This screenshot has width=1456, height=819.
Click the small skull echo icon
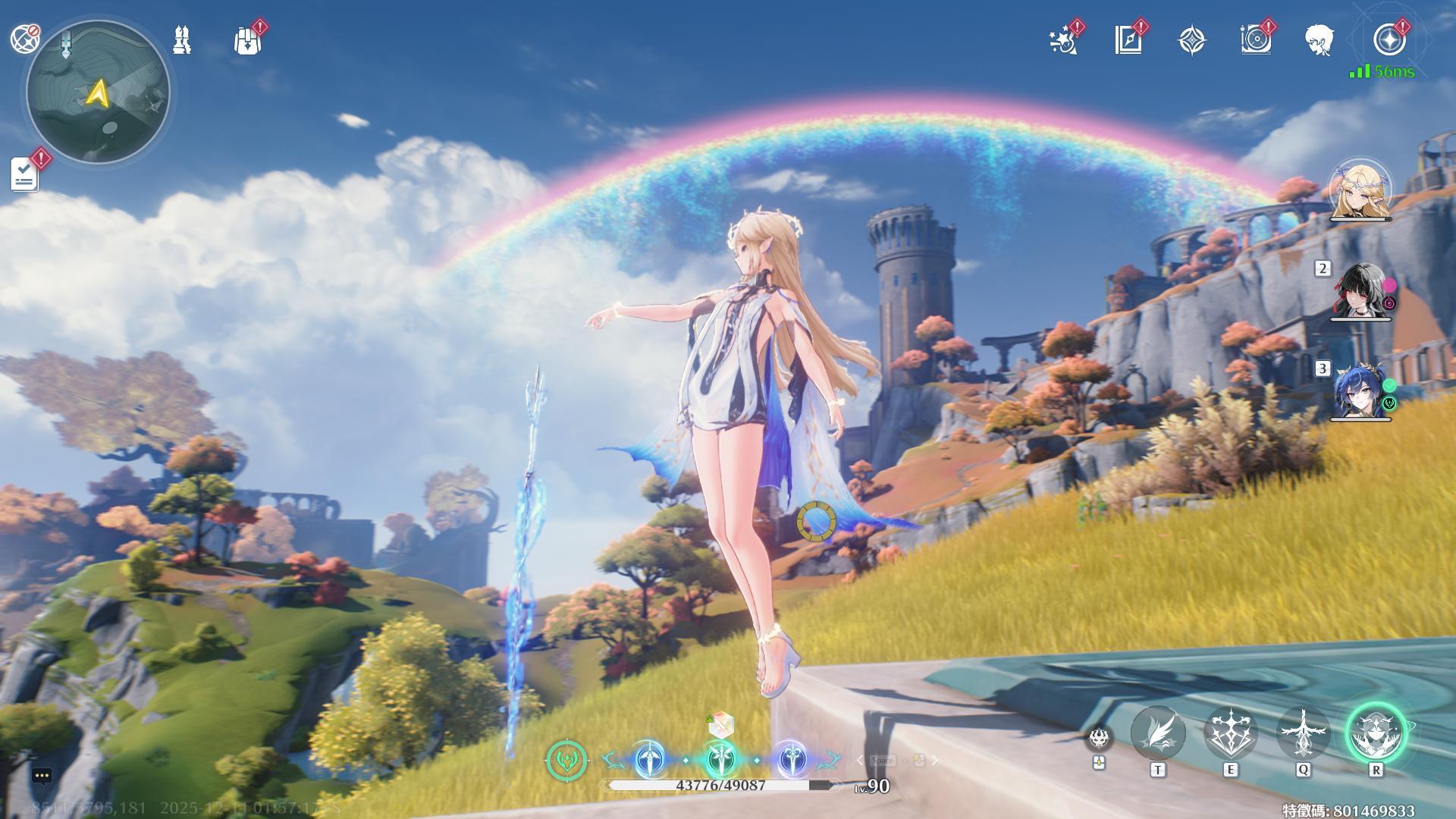(1098, 739)
